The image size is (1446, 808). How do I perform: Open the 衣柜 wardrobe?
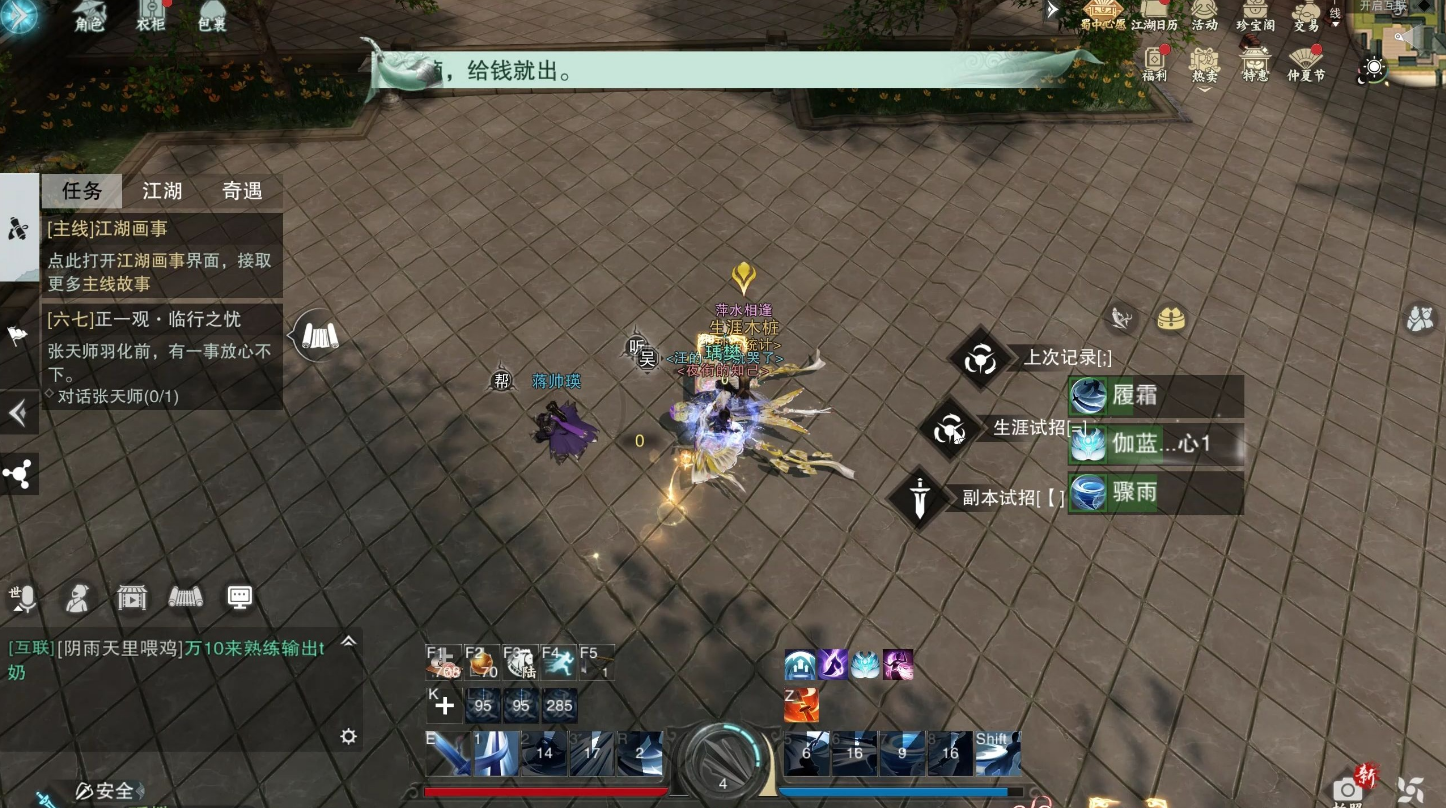(150, 14)
